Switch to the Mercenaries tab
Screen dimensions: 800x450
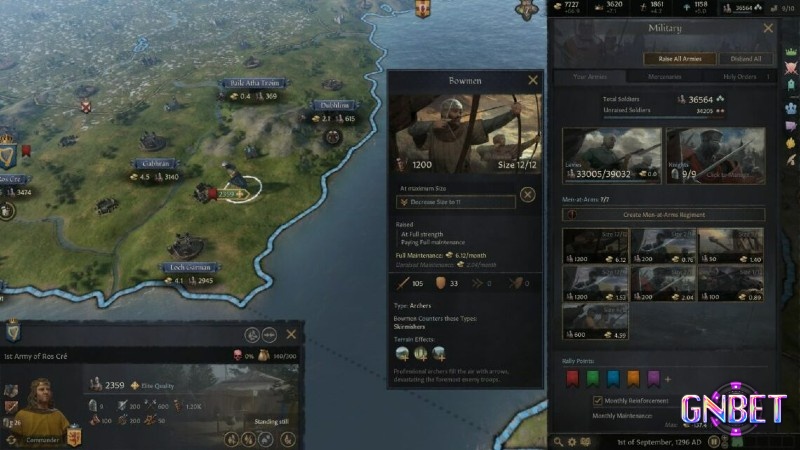pyautogui.click(x=664, y=77)
